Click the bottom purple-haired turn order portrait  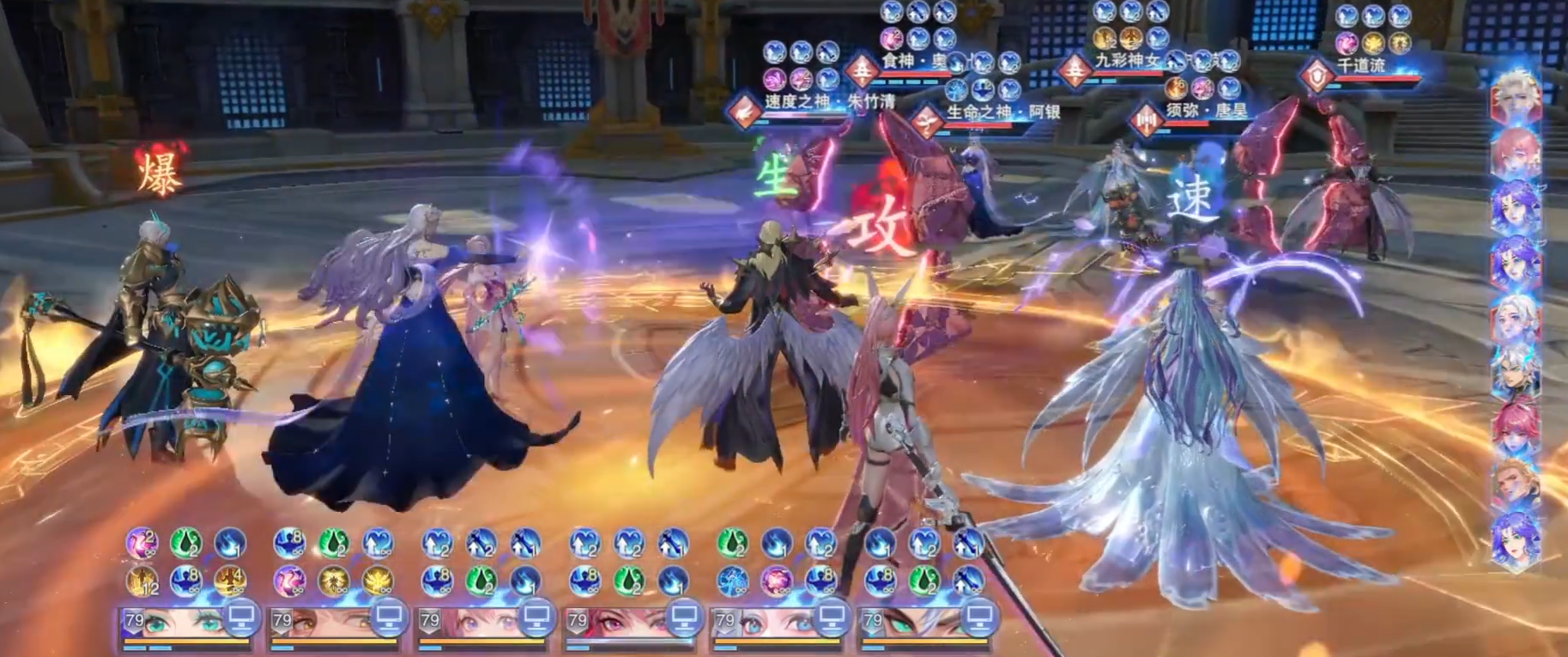(x=1517, y=538)
